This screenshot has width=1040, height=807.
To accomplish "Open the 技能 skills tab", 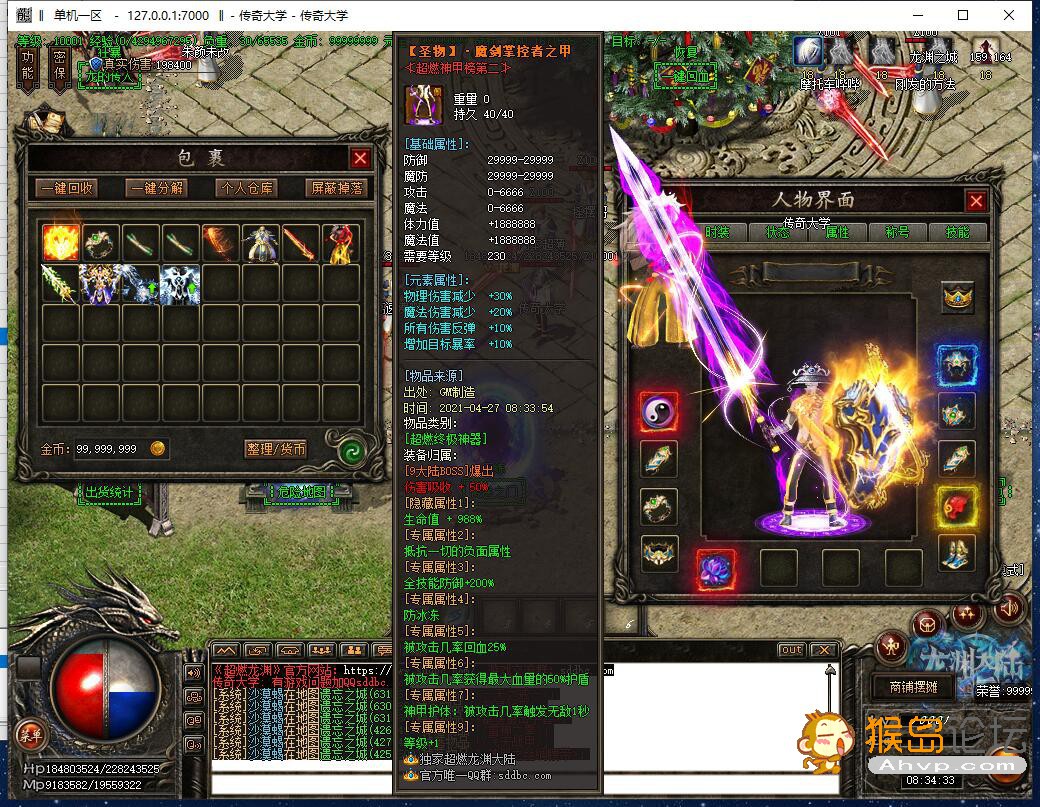I will point(956,231).
